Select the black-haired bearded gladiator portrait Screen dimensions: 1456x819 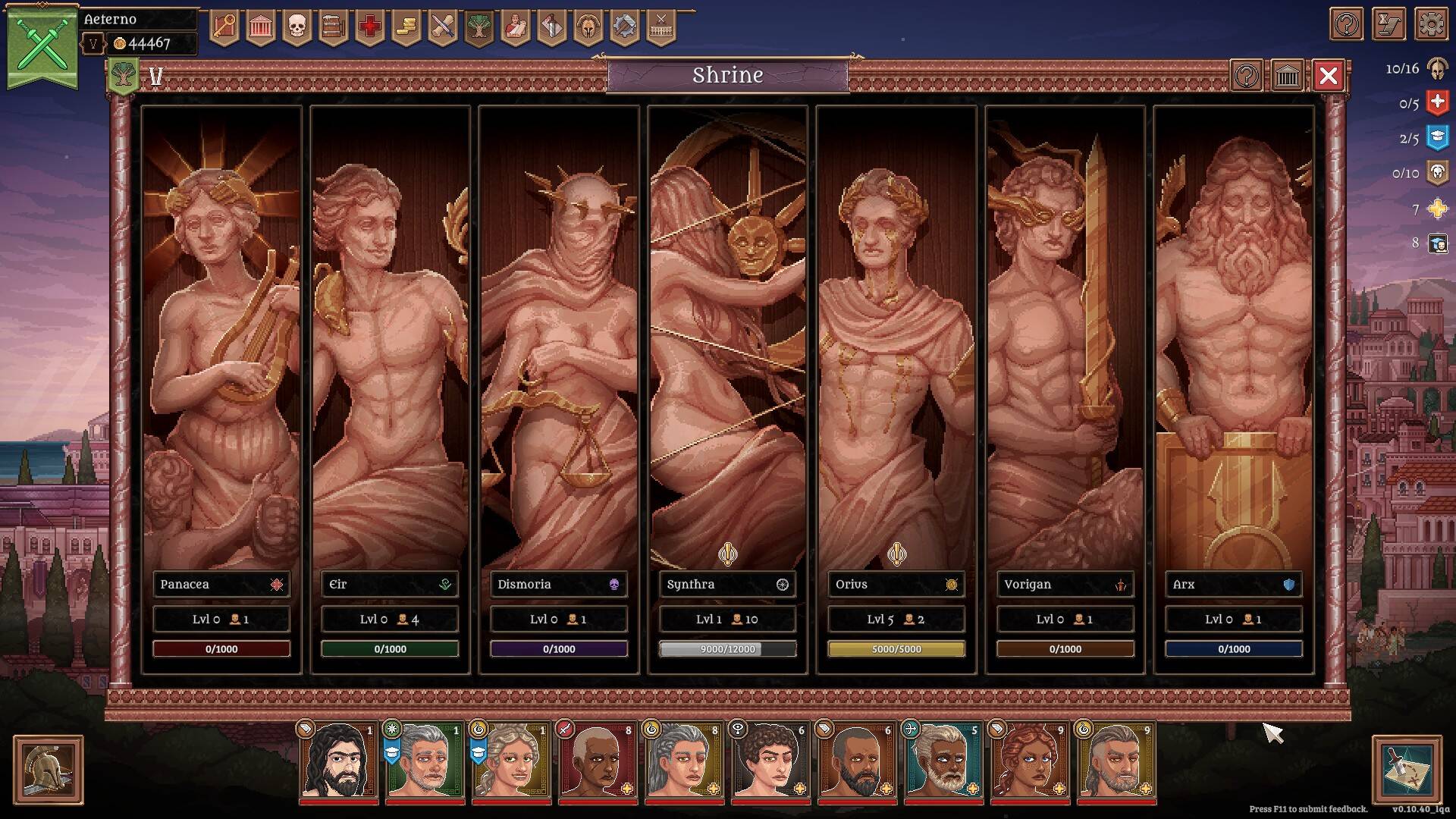(338, 761)
